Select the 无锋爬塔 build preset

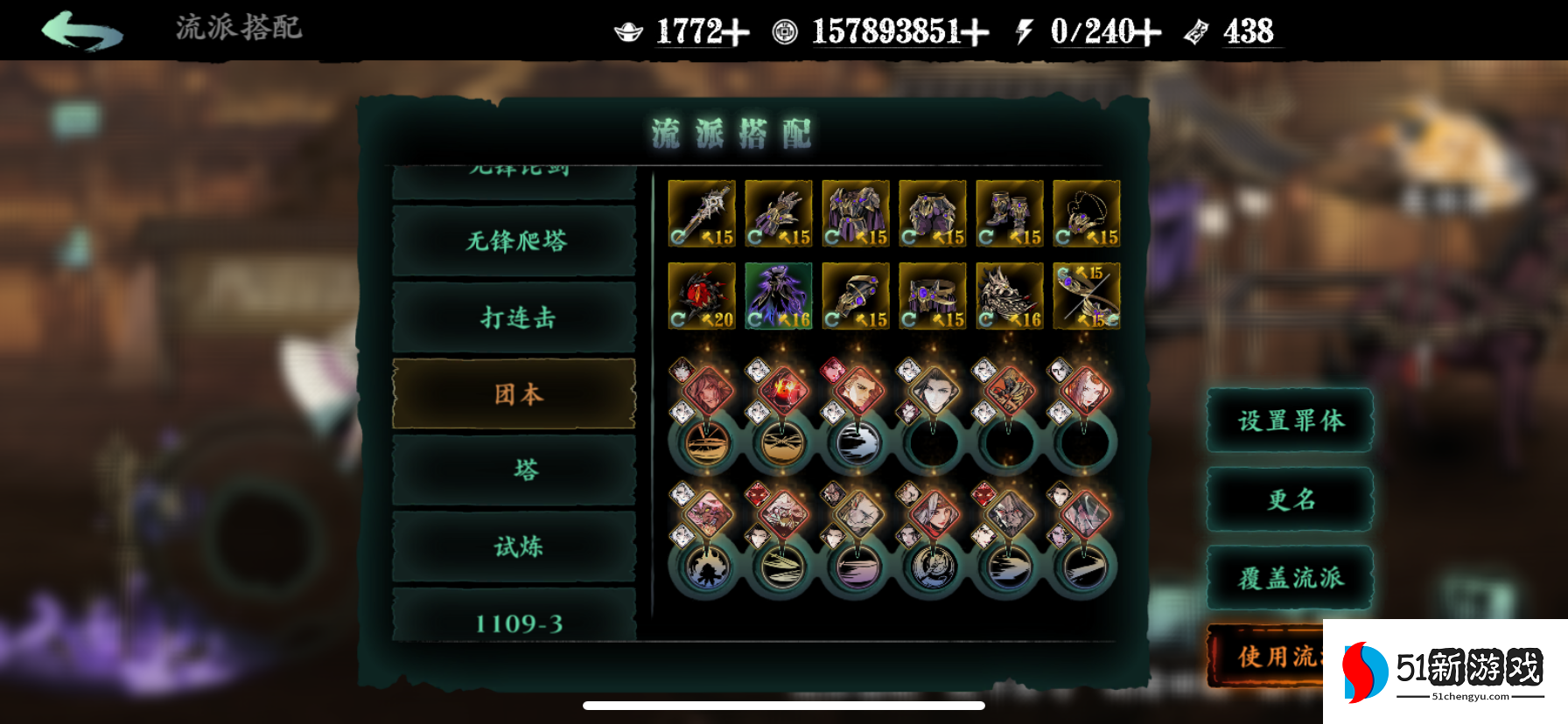pos(514,240)
